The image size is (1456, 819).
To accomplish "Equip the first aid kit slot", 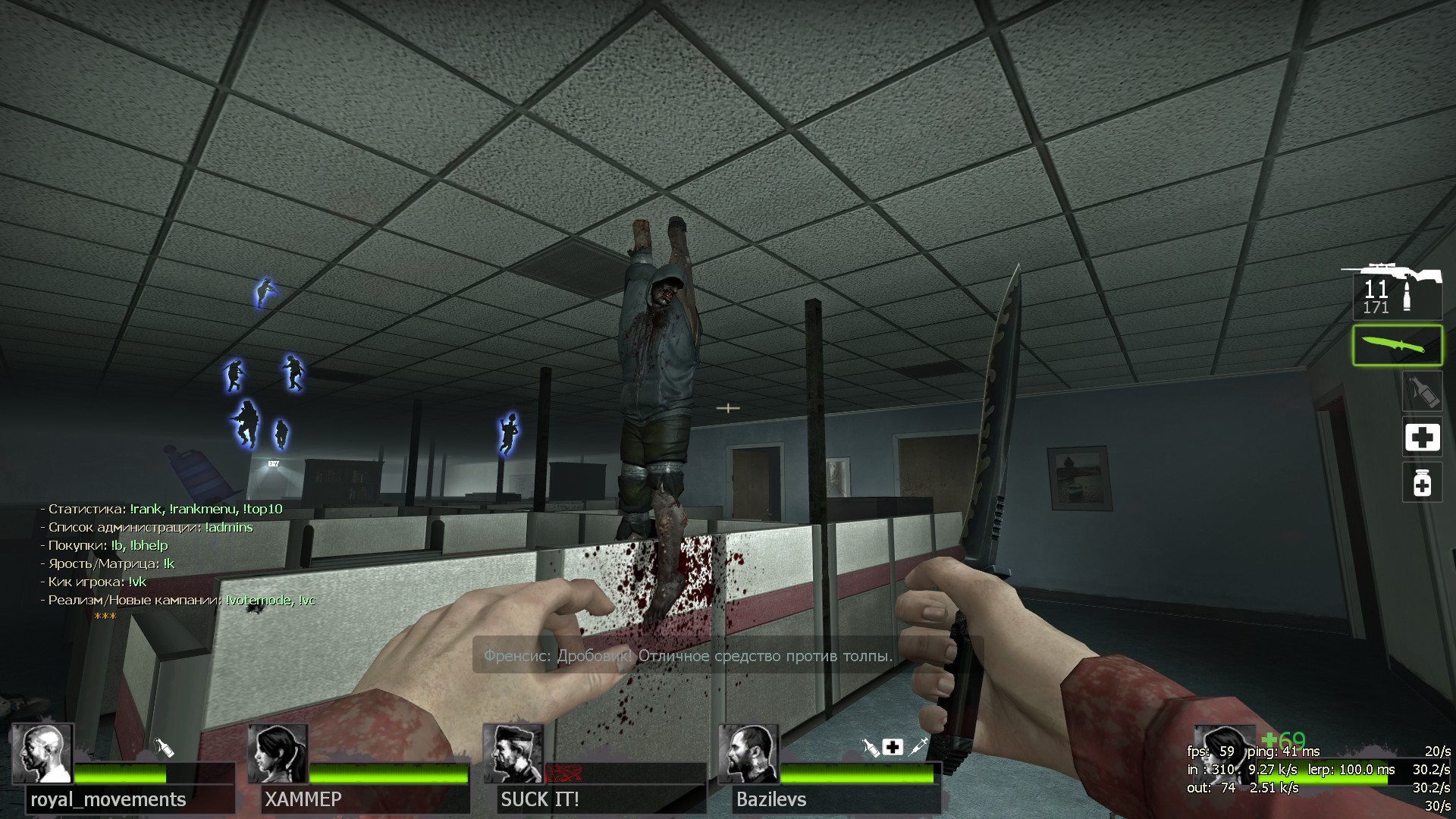I will [x=1422, y=438].
